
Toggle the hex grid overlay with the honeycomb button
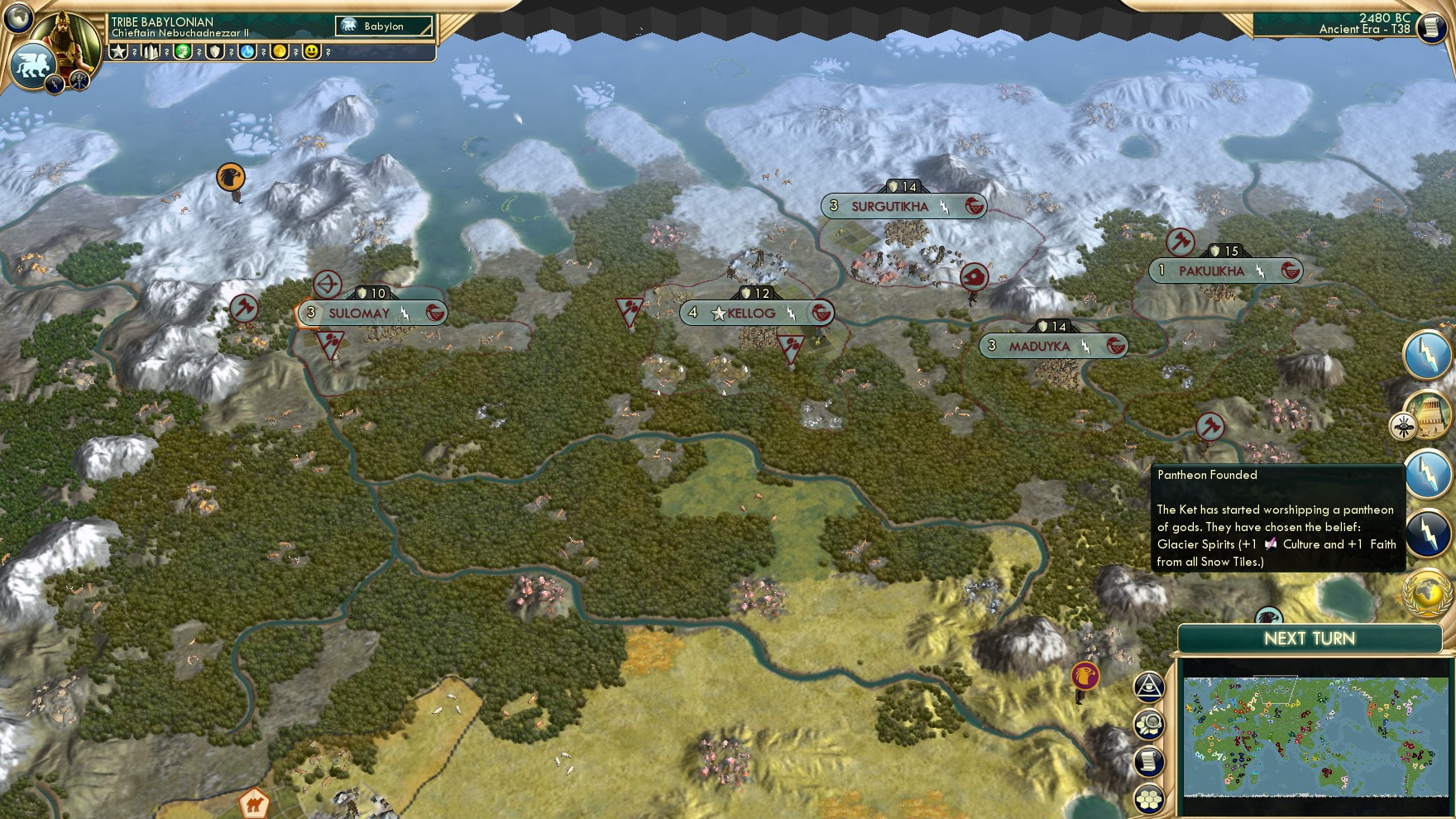point(1149,799)
